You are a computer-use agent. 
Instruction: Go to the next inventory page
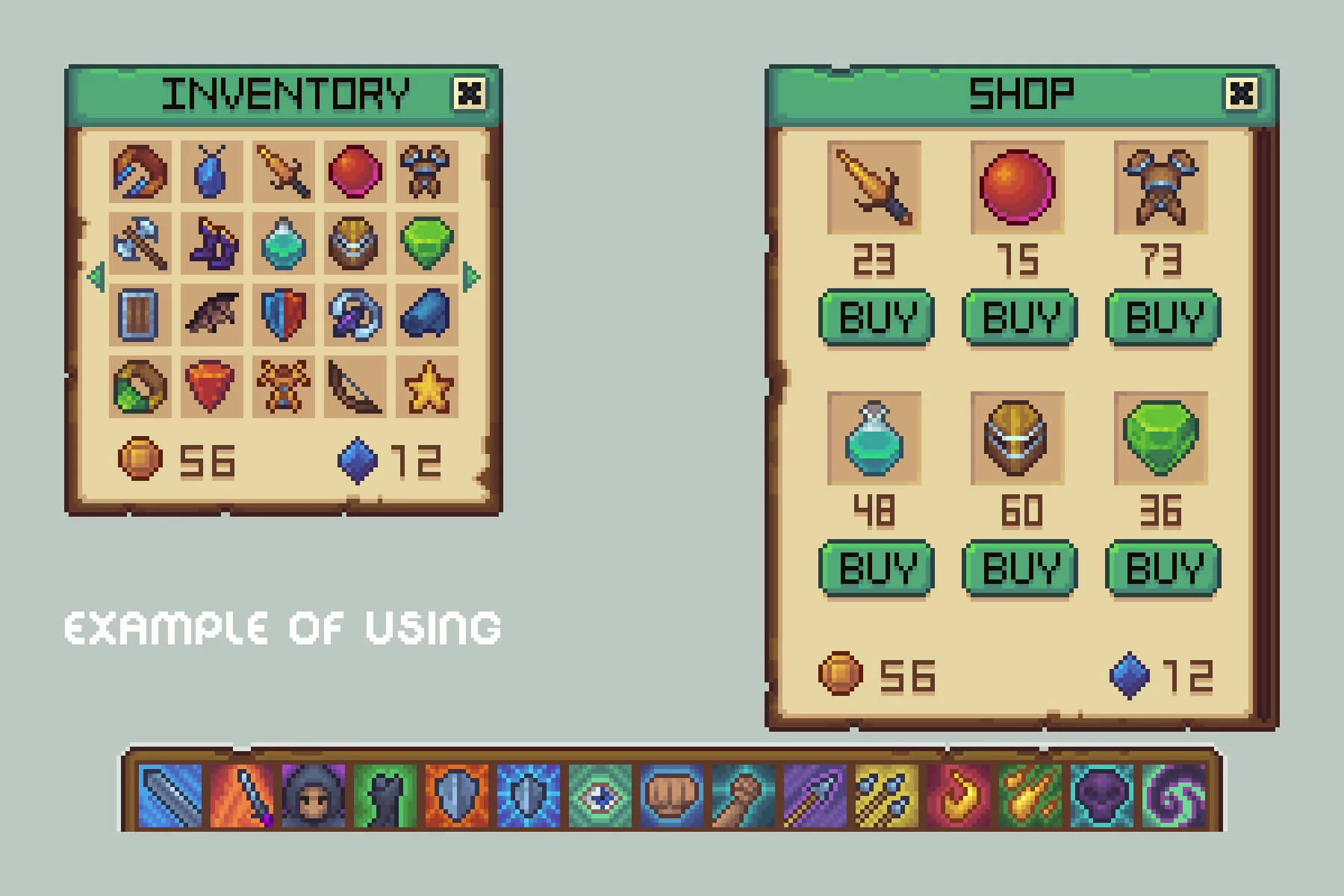point(471,277)
